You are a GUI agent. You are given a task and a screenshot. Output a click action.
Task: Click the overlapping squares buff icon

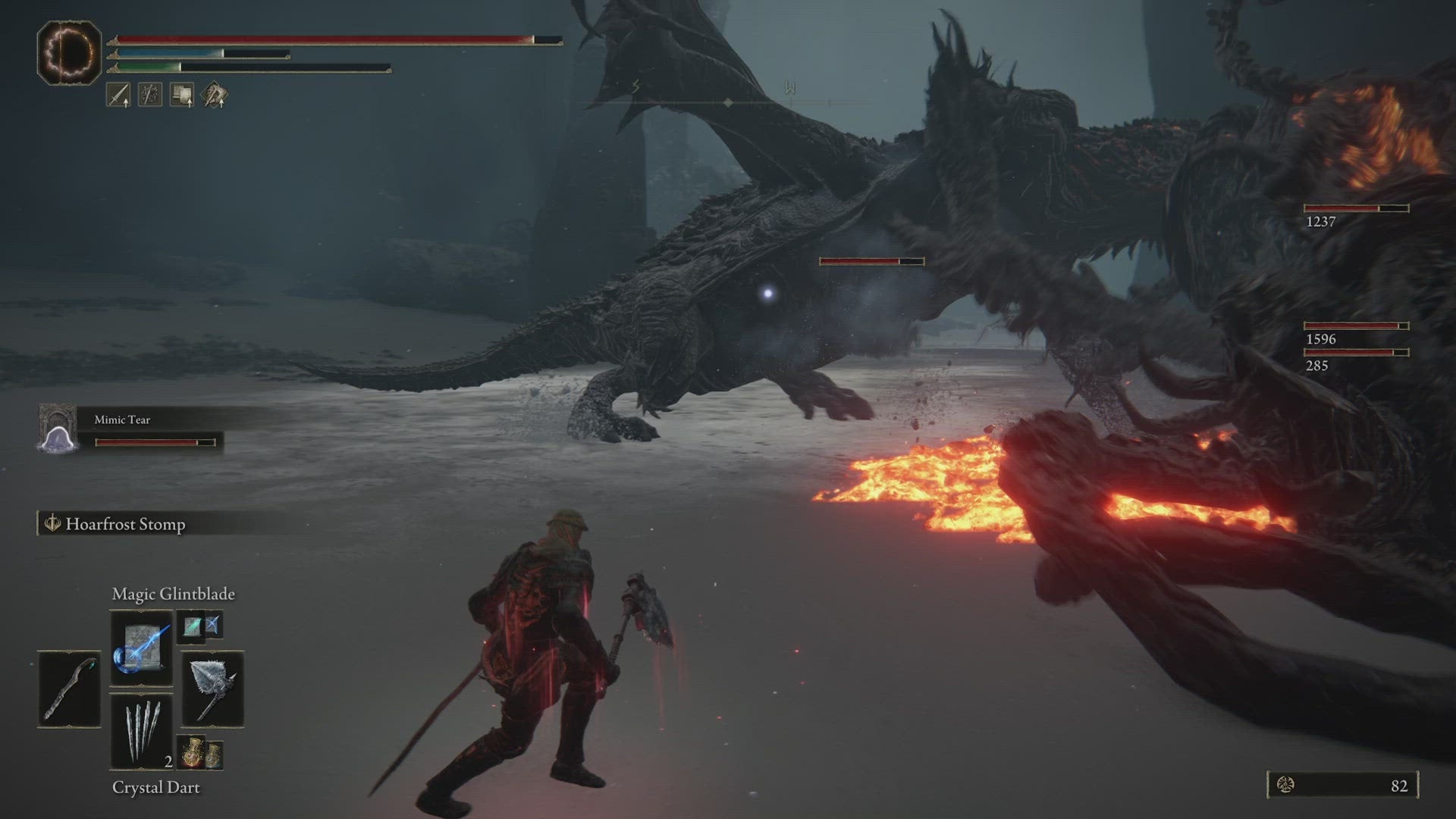(x=182, y=95)
